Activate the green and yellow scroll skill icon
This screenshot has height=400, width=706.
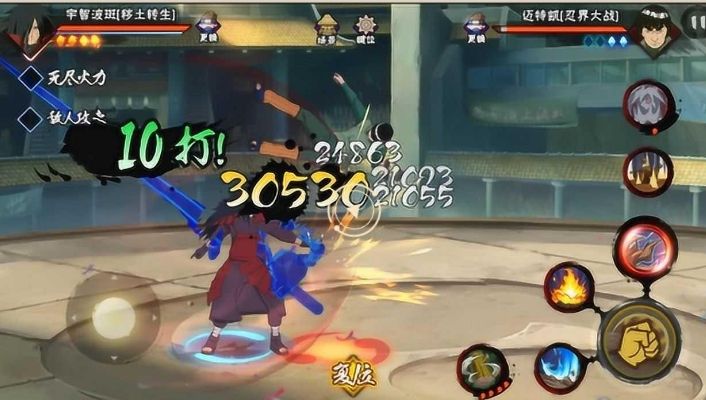[481, 369]
